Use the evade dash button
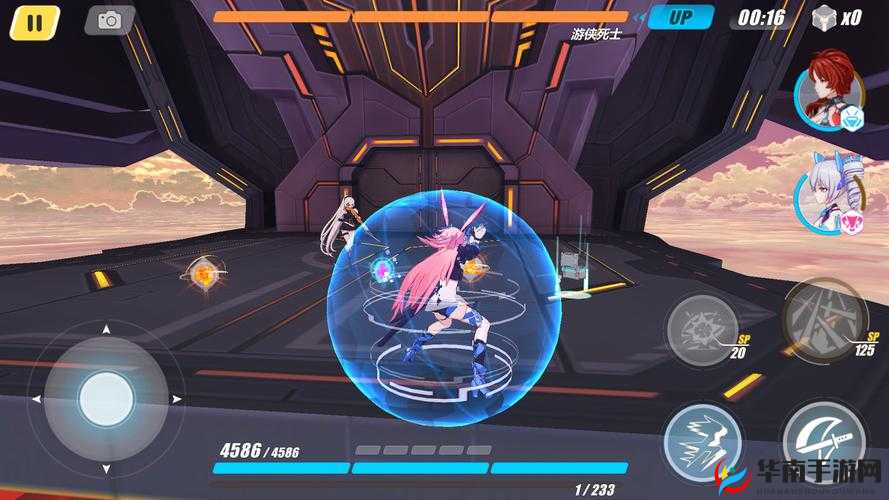Viewport: 889px width, 500px height. point(701,443)
